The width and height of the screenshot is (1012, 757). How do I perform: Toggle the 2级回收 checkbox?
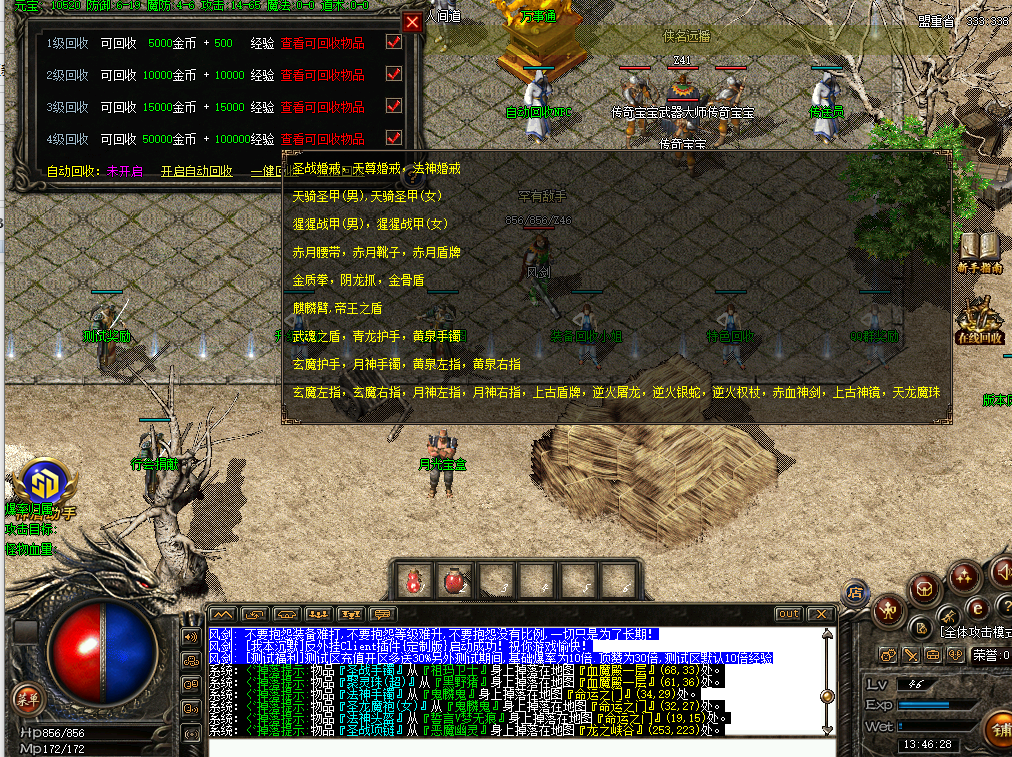click(394, 75)
